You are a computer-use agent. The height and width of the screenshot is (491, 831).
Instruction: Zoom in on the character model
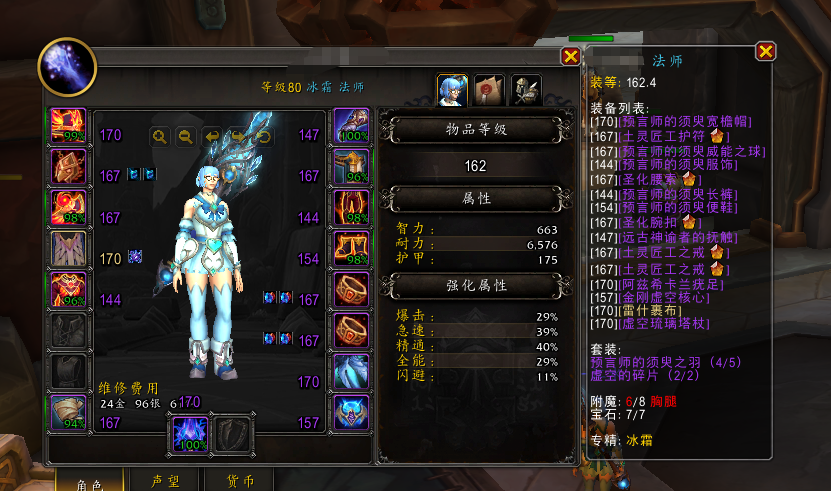(159, 136)
